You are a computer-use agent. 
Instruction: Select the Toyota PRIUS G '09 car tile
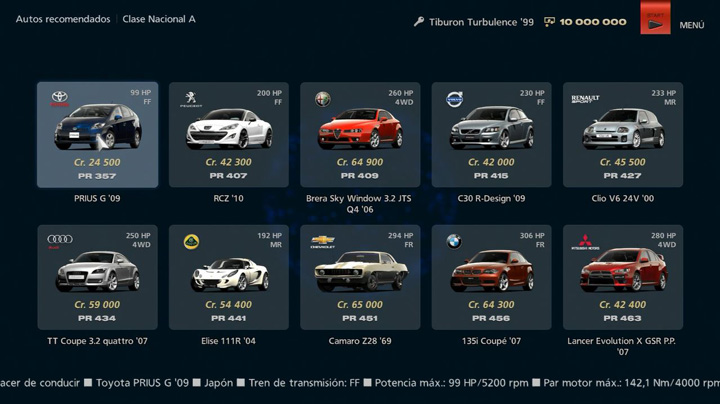point(98,135)
